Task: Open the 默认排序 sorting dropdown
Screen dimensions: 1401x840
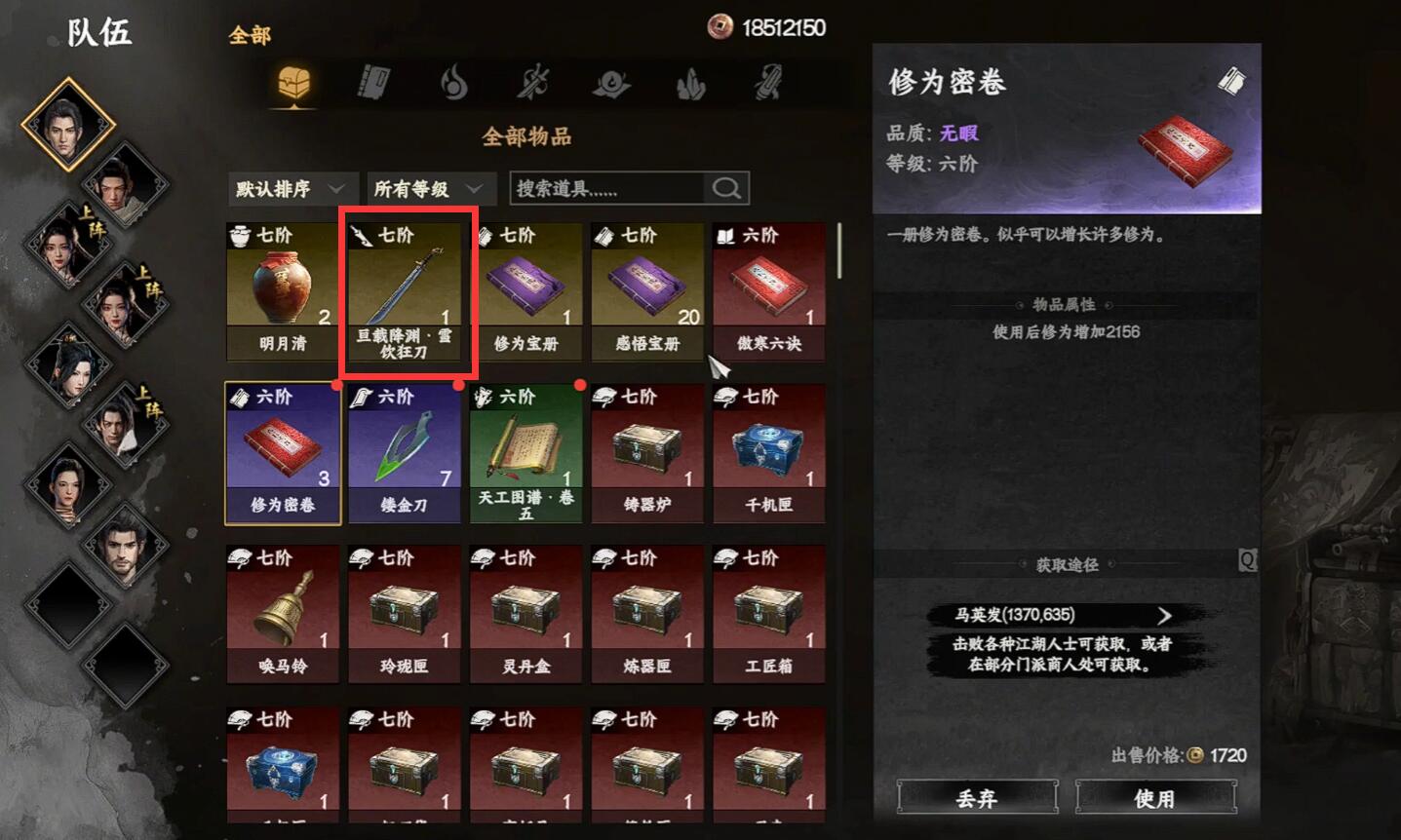Action: coord(291,188)
